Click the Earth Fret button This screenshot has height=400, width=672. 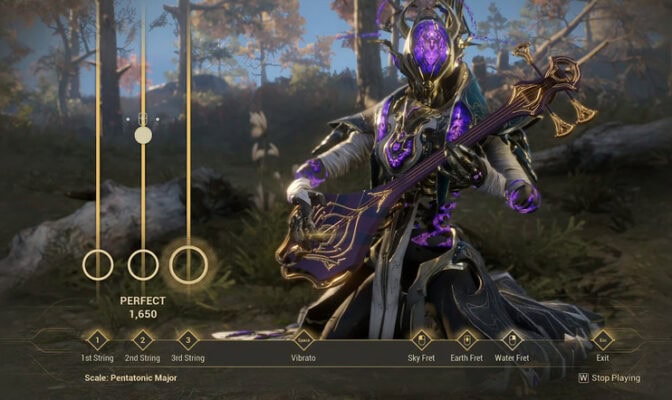[x=466, y=340]
